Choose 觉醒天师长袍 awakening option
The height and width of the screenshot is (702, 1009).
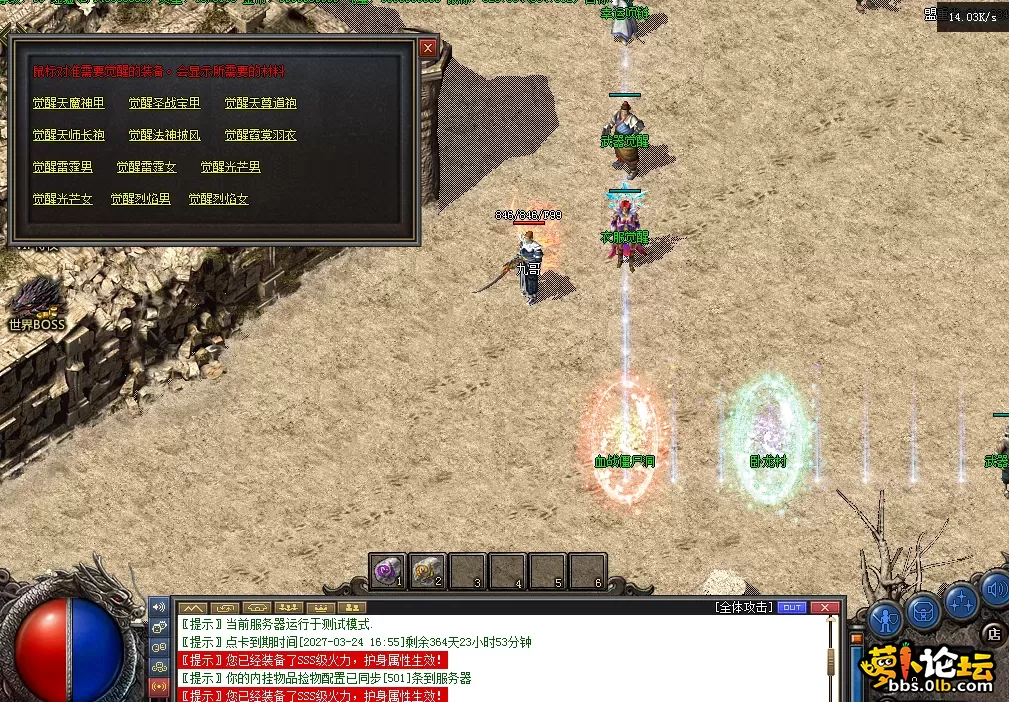click(x=68, y=135)
